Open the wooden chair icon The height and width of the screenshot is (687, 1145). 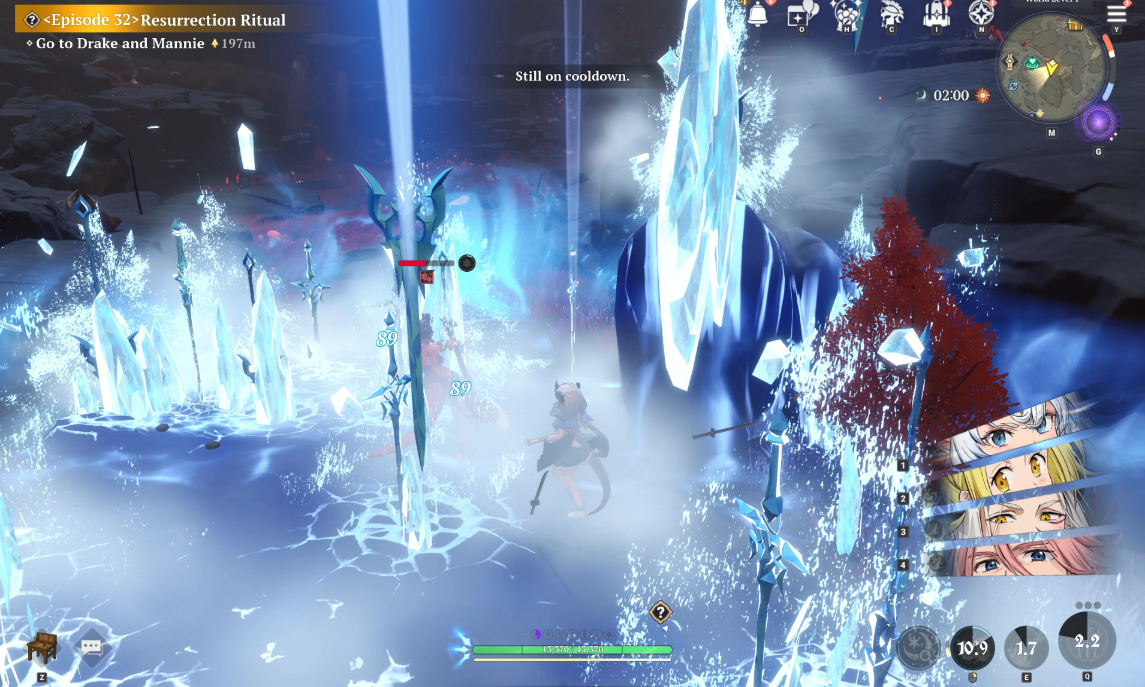[42, 647]
